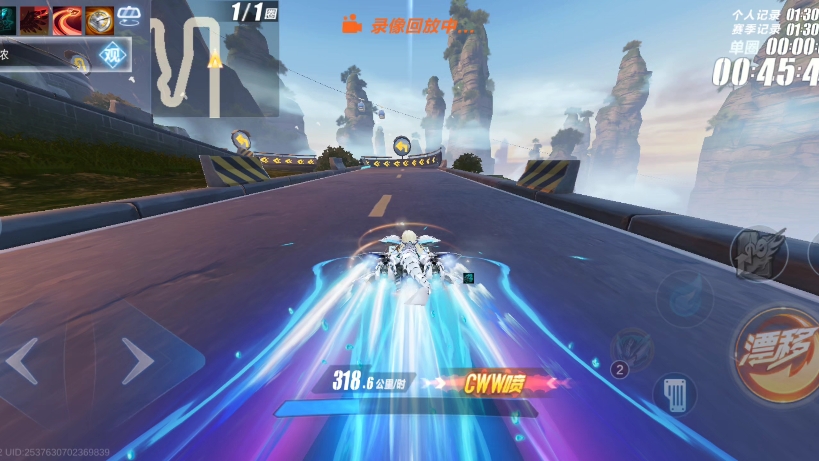The height and width of the screenshot is (461, 819).
Task: Steer right with the right arrow
Action: pos(137,361)
